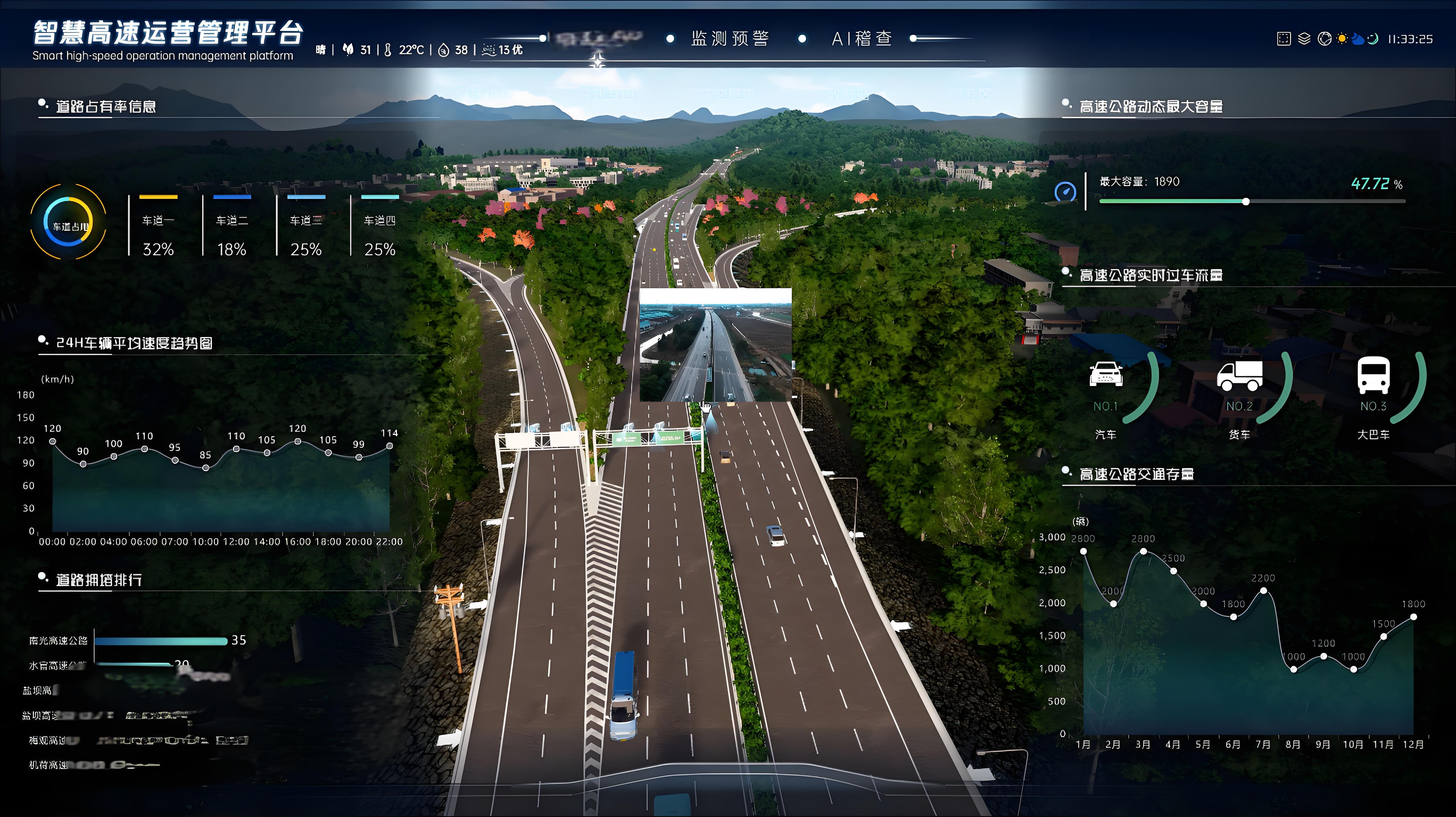Click the 10:00 85 speed data point

pos(206,468)
